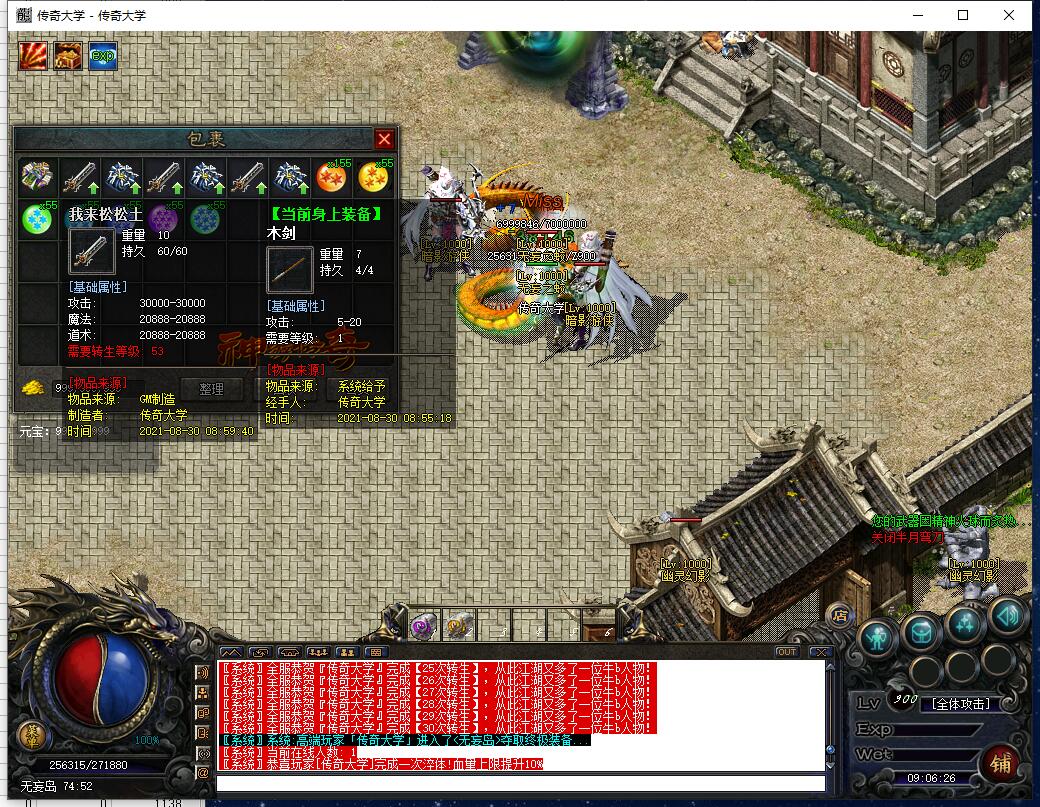Open the red 铺 stall button
Viewport: 1040px width, 807px height.
(x=1000, y=762)
